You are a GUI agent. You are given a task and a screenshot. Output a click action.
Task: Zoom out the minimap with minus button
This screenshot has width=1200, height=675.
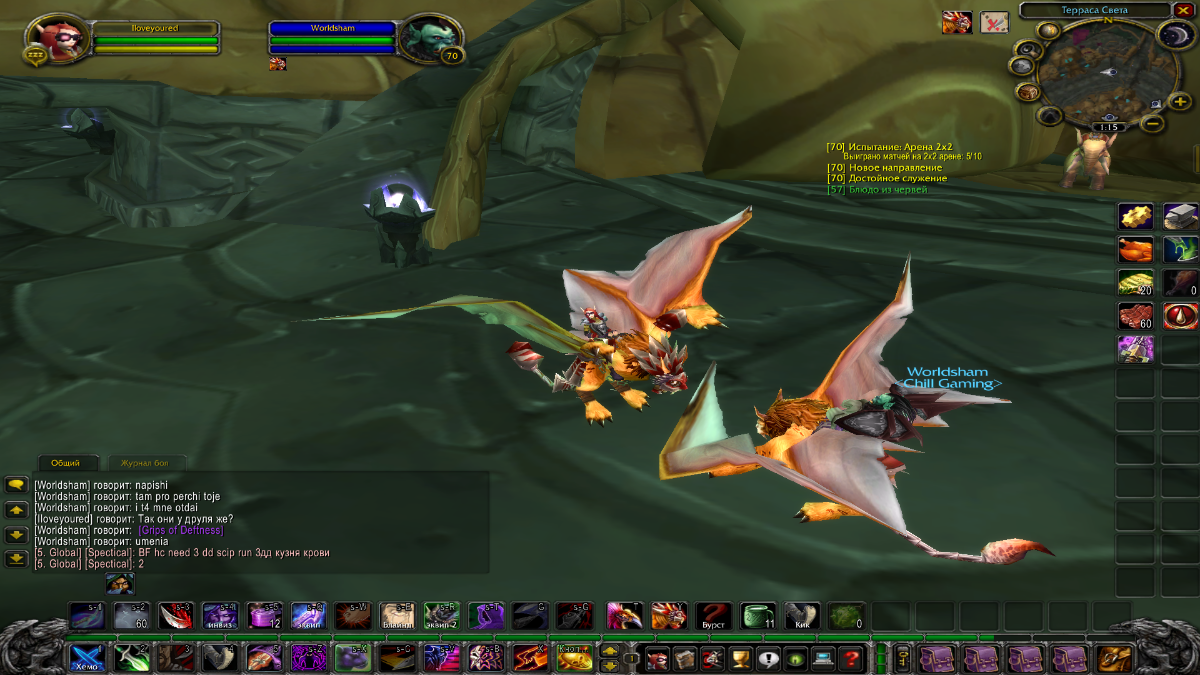pos(1152,123)
